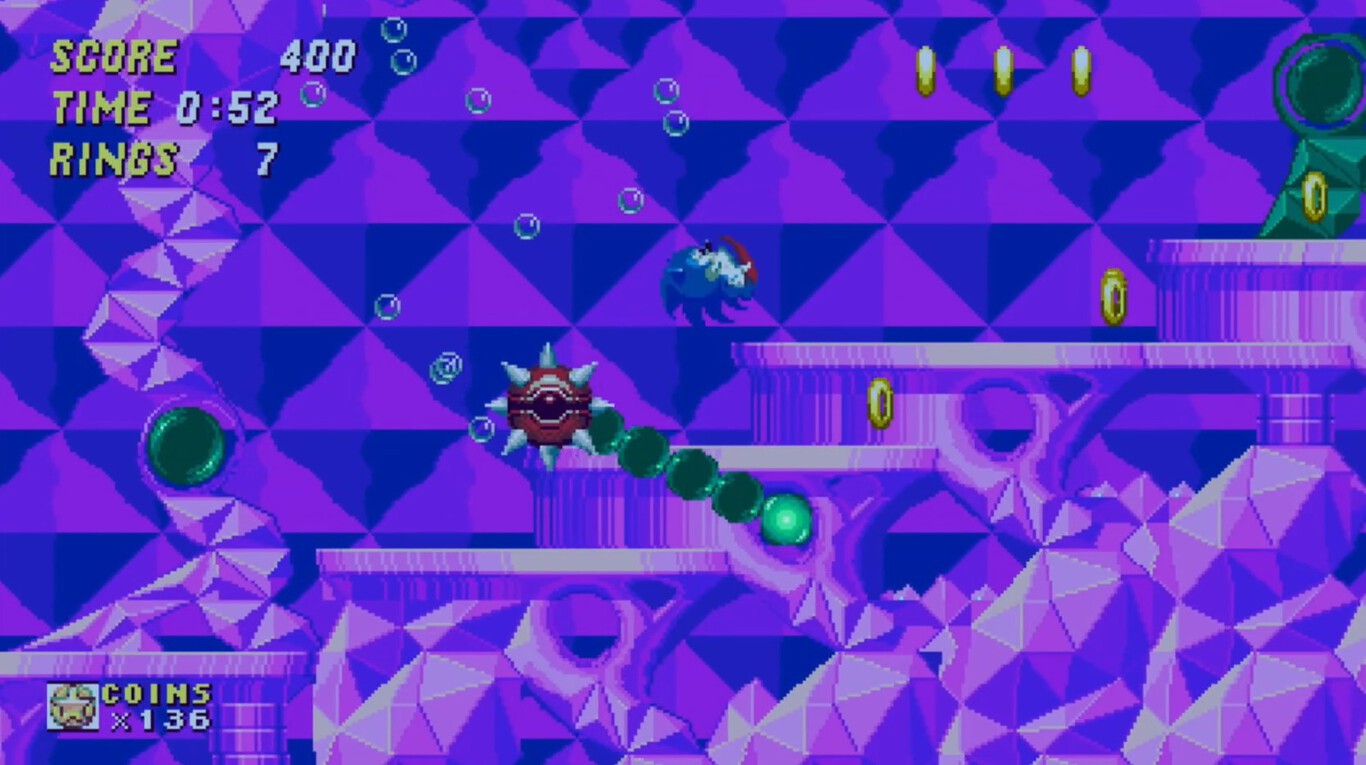Toggle the lone ring on the right cliff edge
The image size is (1366, 765).
coord(1113,296)
